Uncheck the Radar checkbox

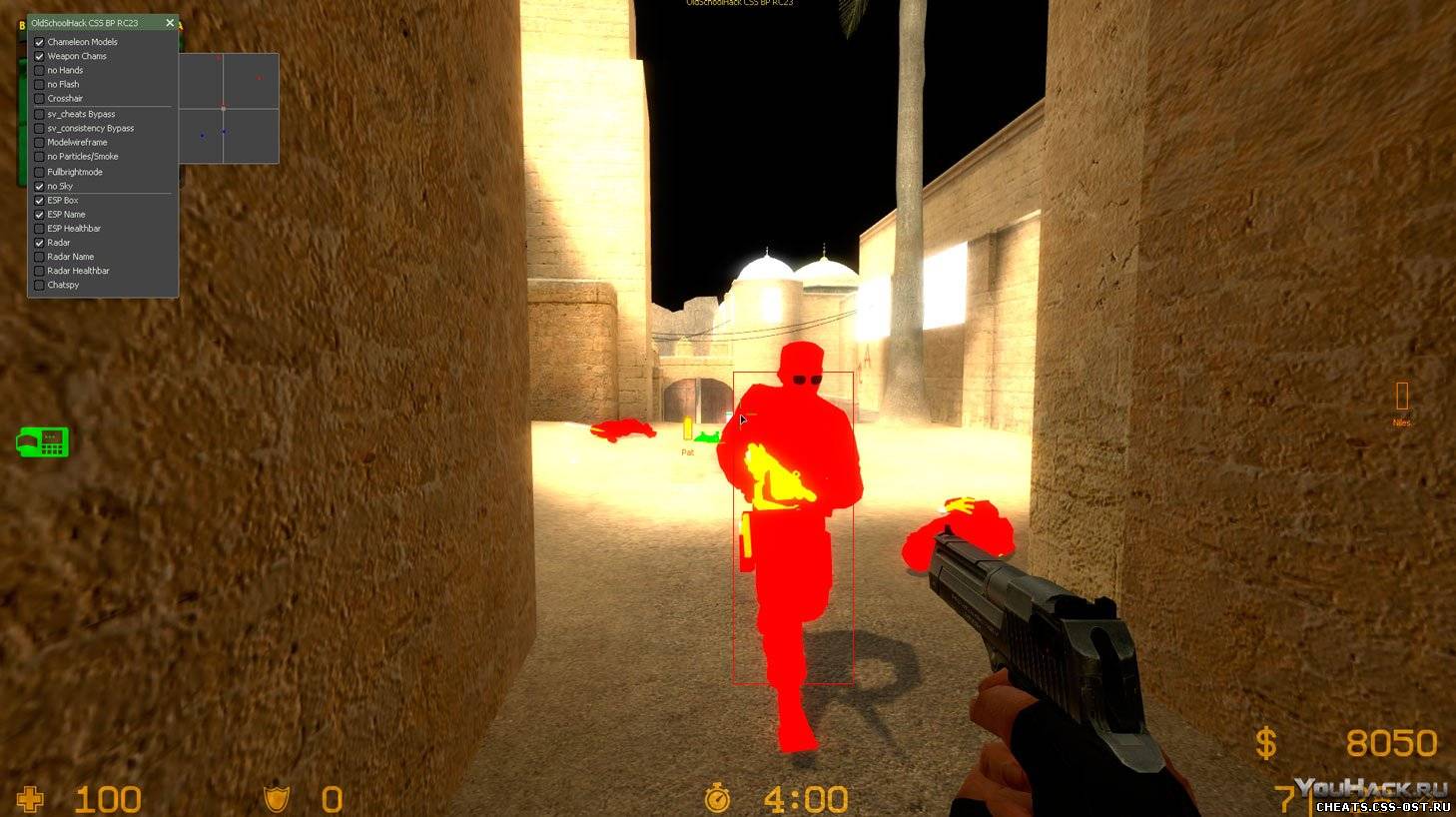click(39, 243)
